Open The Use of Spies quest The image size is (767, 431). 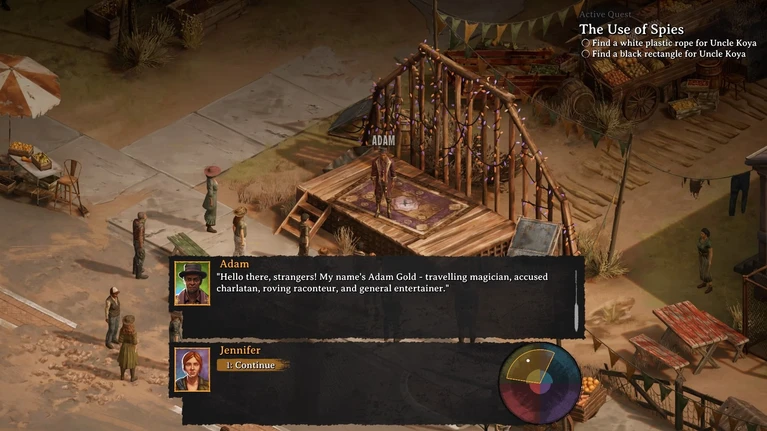pyautogui.click(x=631, y=29)
